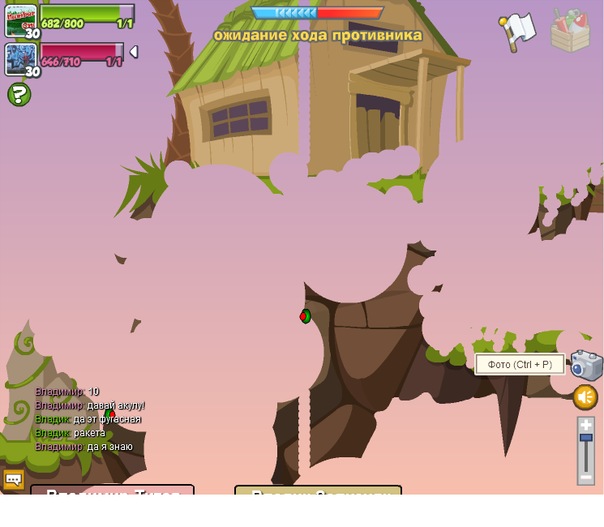Take a photo with the camera button
604x527 pixels.
pyautogui.click(x=587, y=366)
